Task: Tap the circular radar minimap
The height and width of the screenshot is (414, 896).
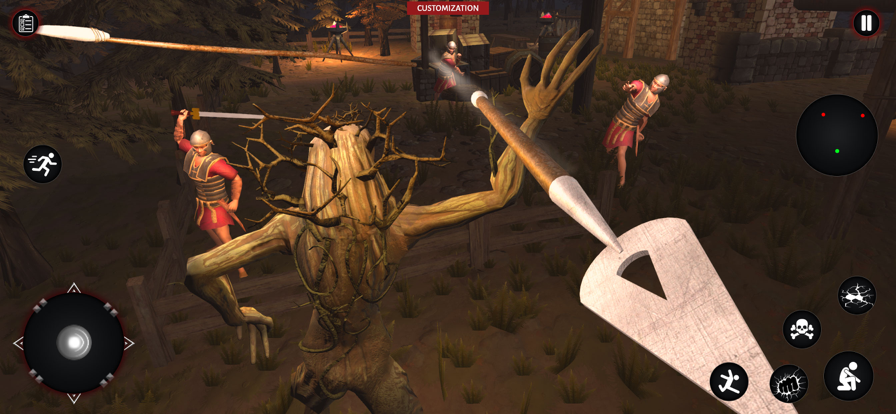Action: (x=837, y=135)
